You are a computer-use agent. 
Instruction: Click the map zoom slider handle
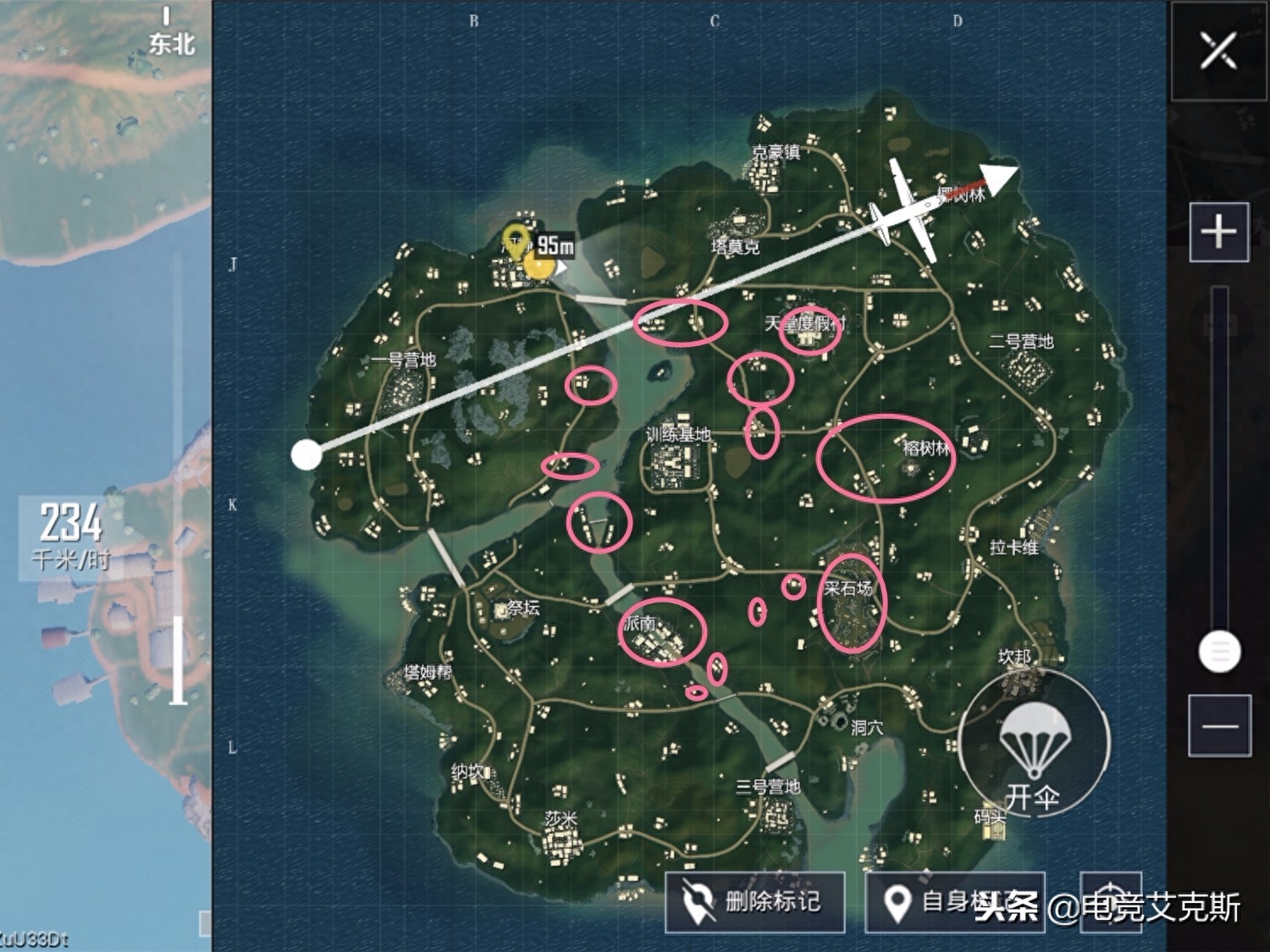pos(1219,651)
